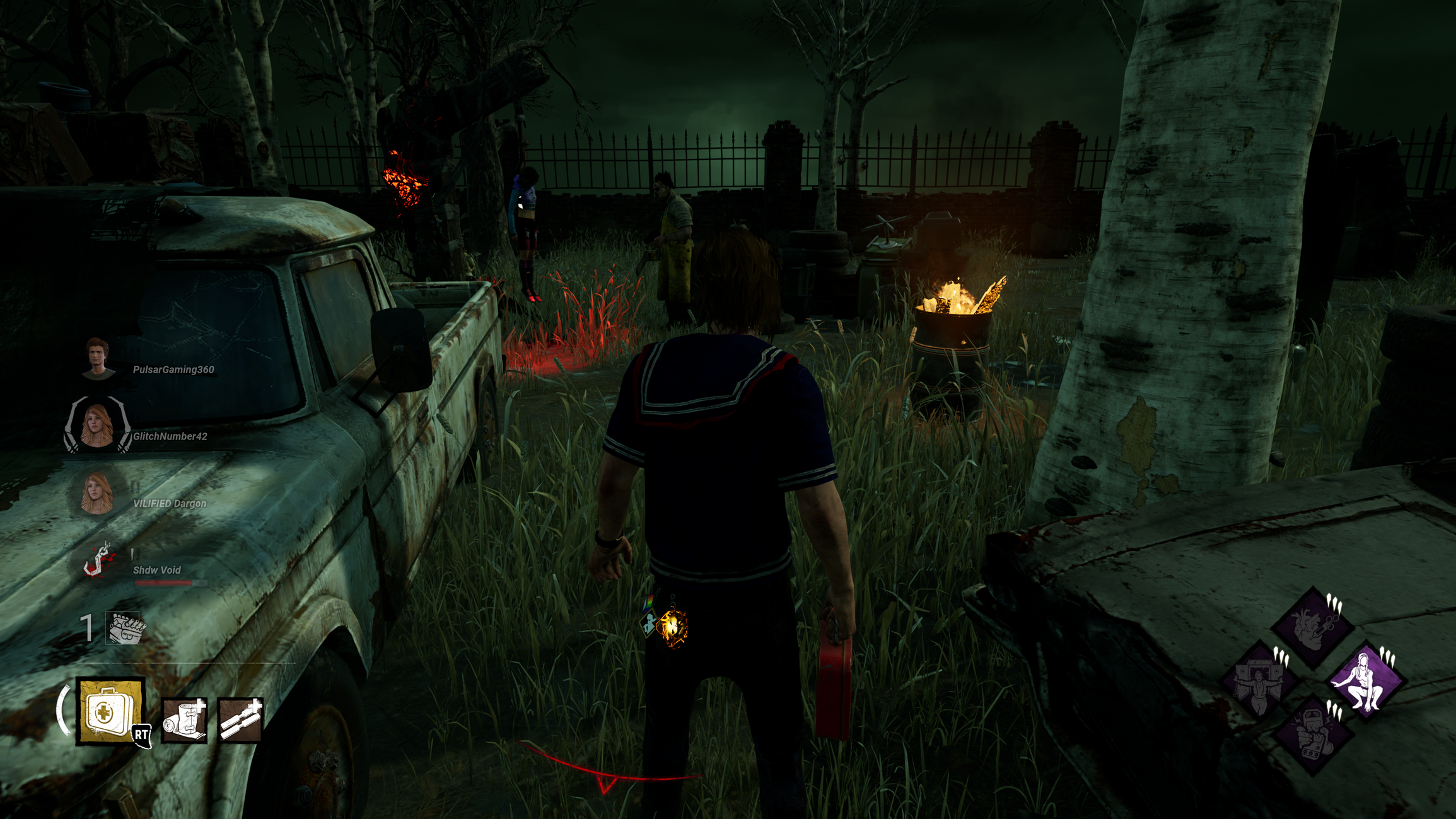Screen dimensions: 1456x819
Task: Click the bandage roll add-on icon
Action: coord(183,720)
